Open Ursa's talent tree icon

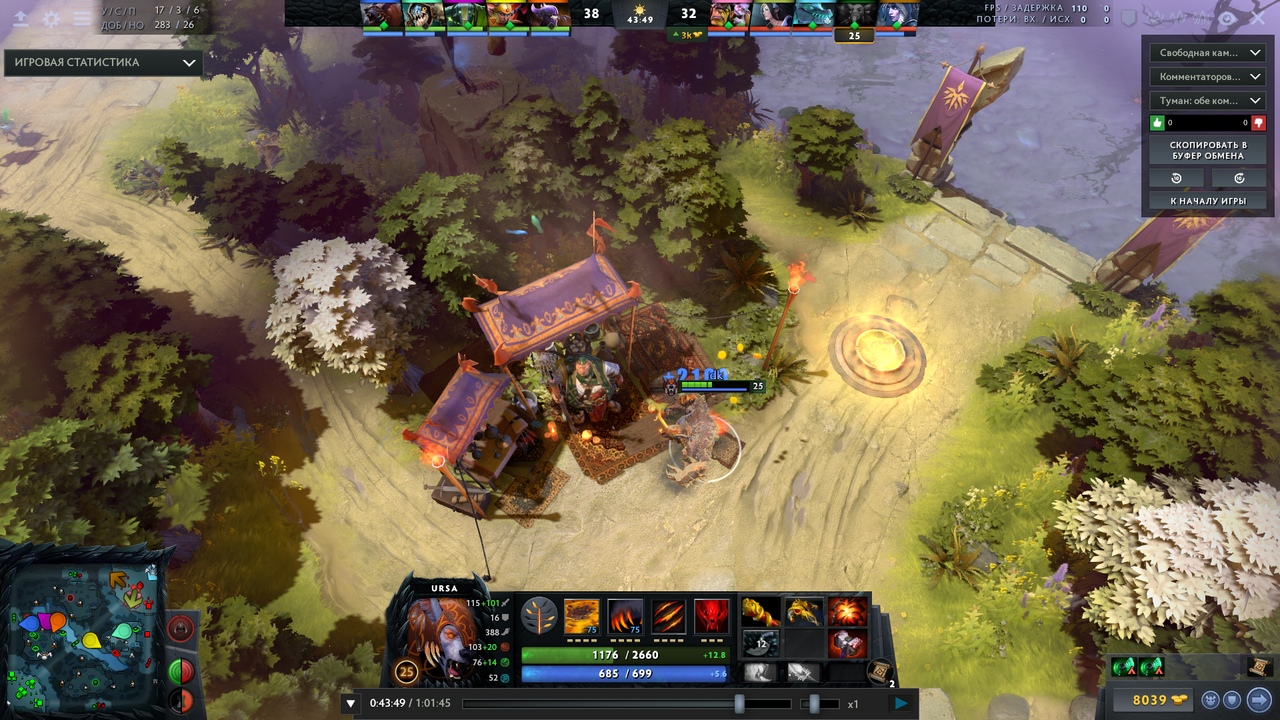tap(539, 617)
